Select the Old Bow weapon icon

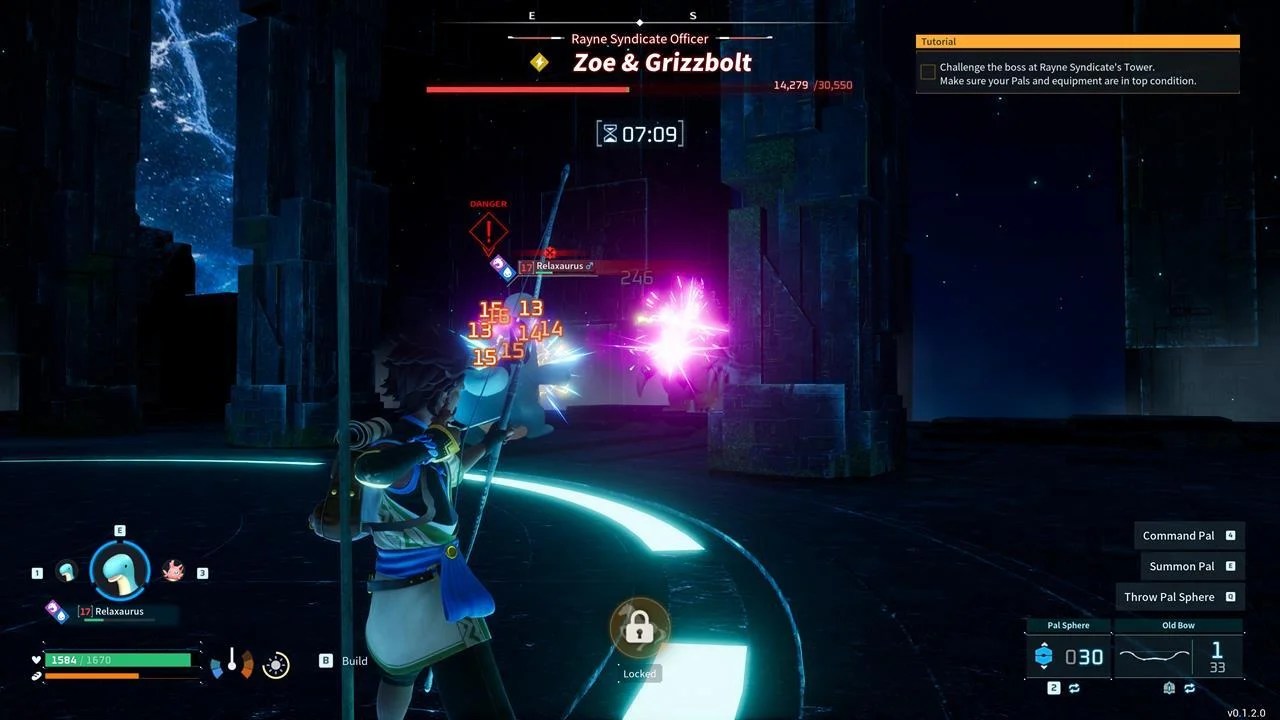(1152, 656)
